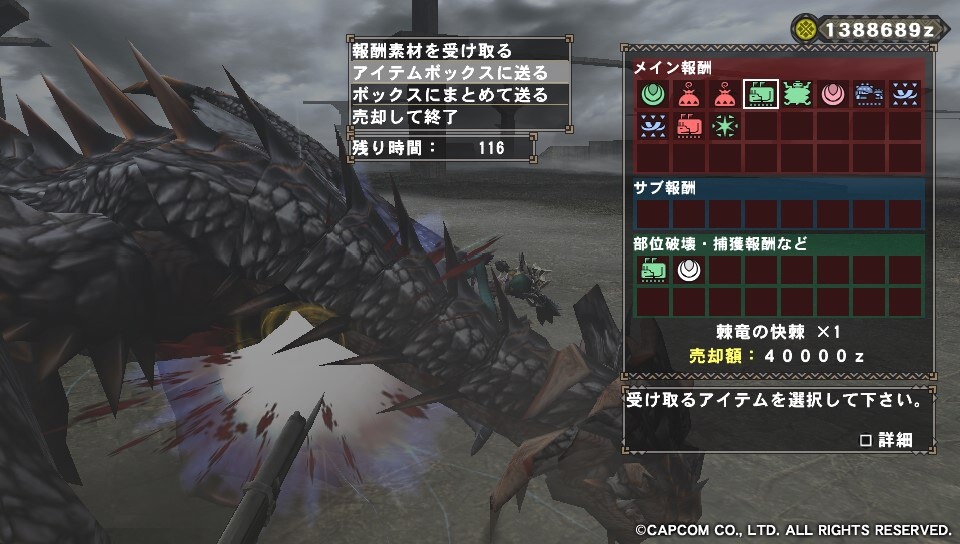
Task: Select the white scale in break rewards
Action: 689,268
